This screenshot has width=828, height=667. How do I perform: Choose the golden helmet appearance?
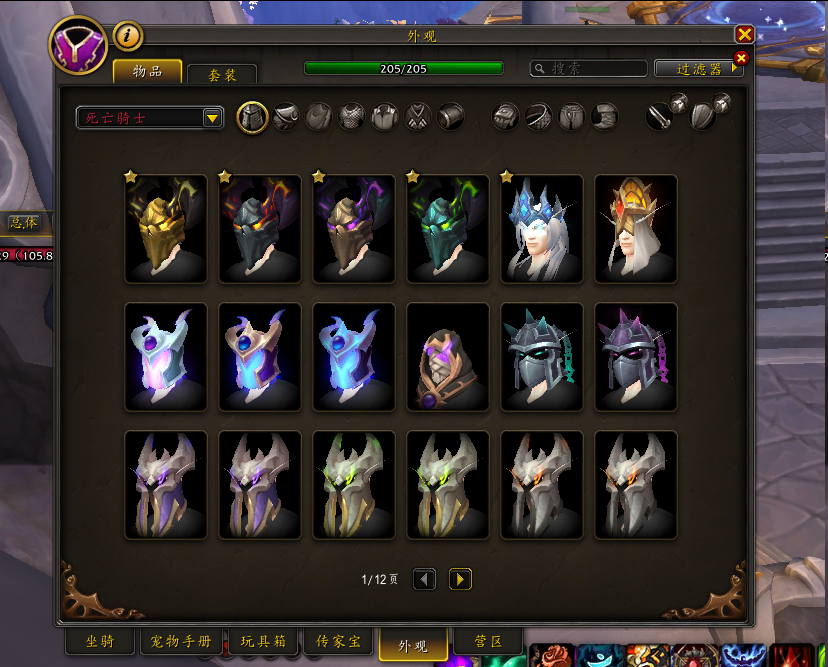pos(166,229)
